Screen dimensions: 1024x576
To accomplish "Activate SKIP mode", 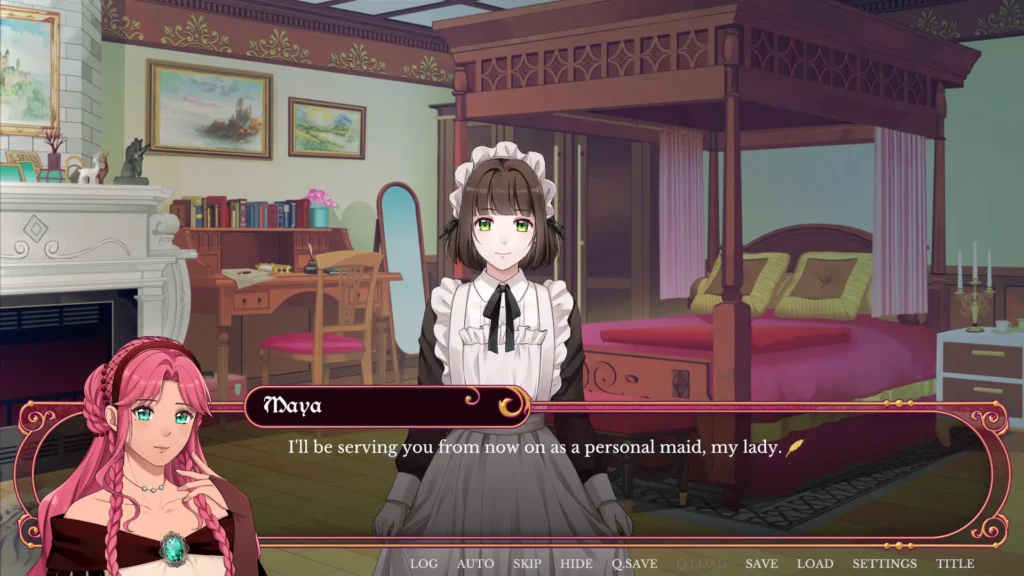I will pos(527,564).
